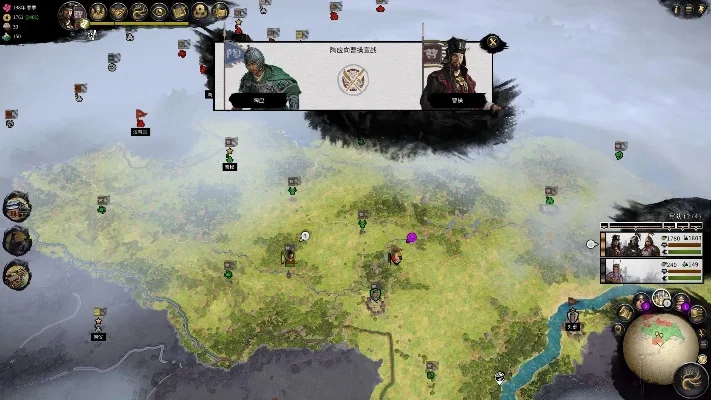End the turn with the swirl button
The width and height of the screenshot is (711, 400).
(689, 377)
